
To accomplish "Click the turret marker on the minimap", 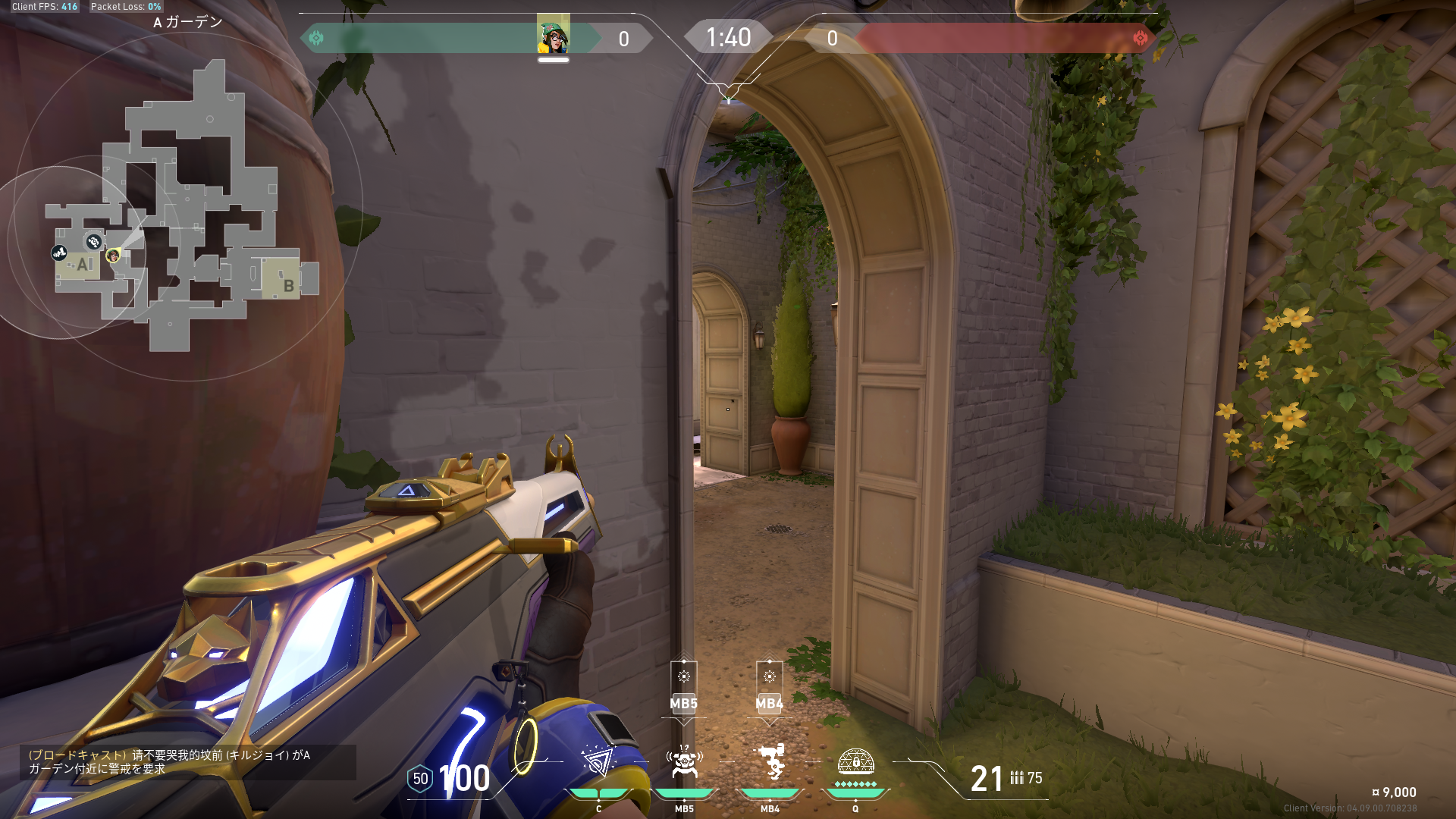I will (59, 253).
